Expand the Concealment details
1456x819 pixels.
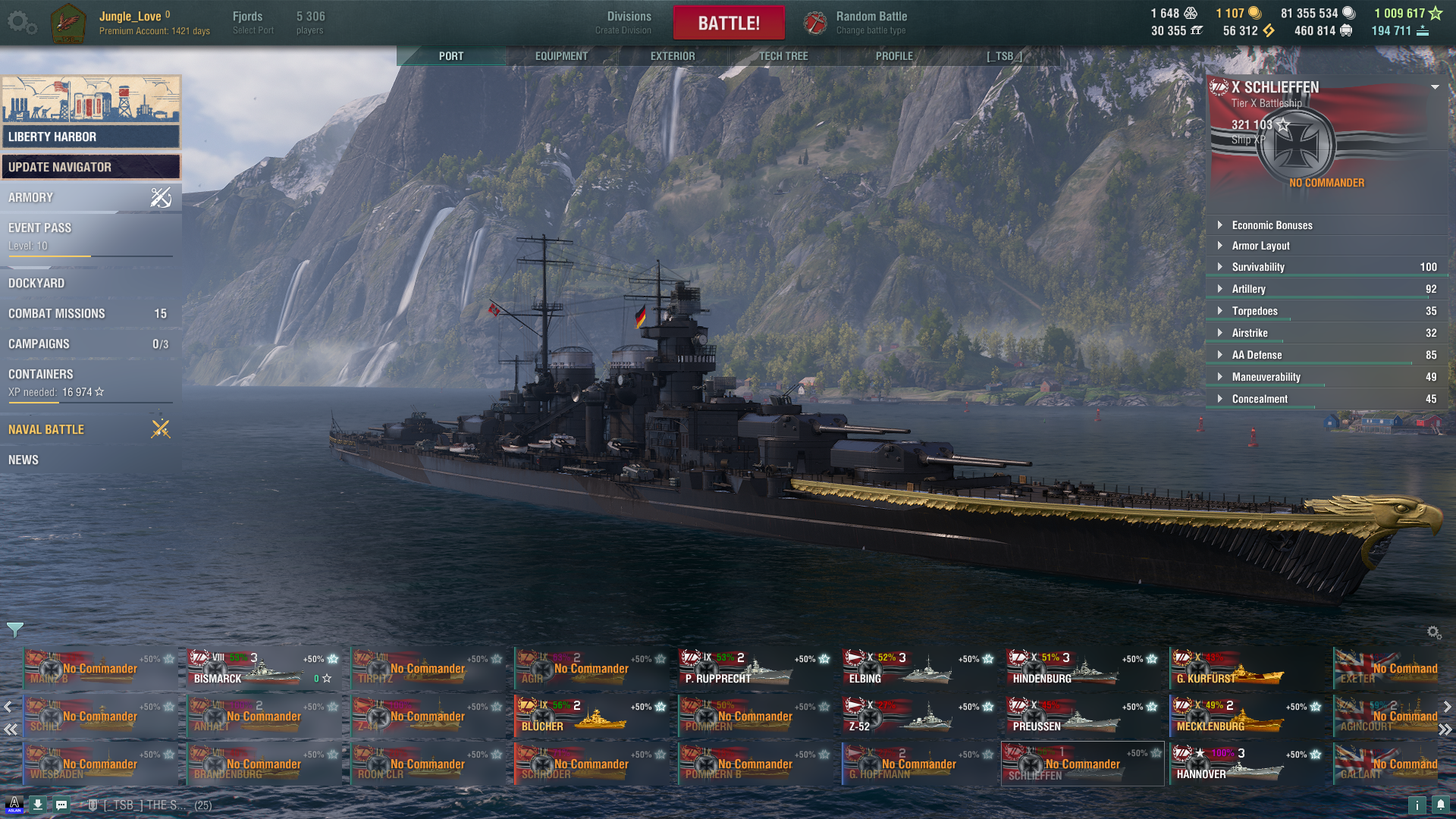click(1259, 399)
